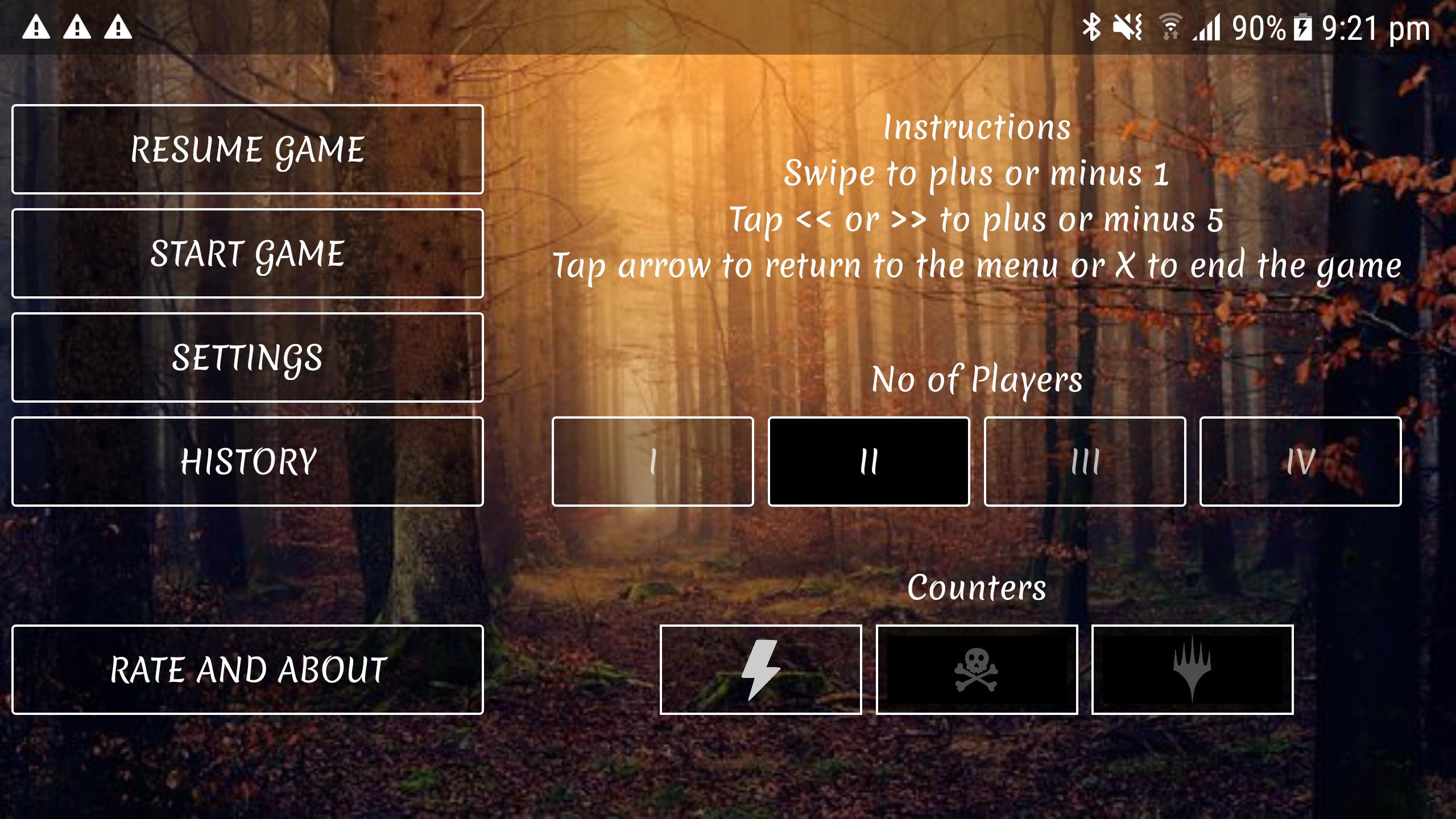This screenshot has height=819, width=1456.
Task: Open the SETTINGS menu
Action: click(x=247, y=357)
